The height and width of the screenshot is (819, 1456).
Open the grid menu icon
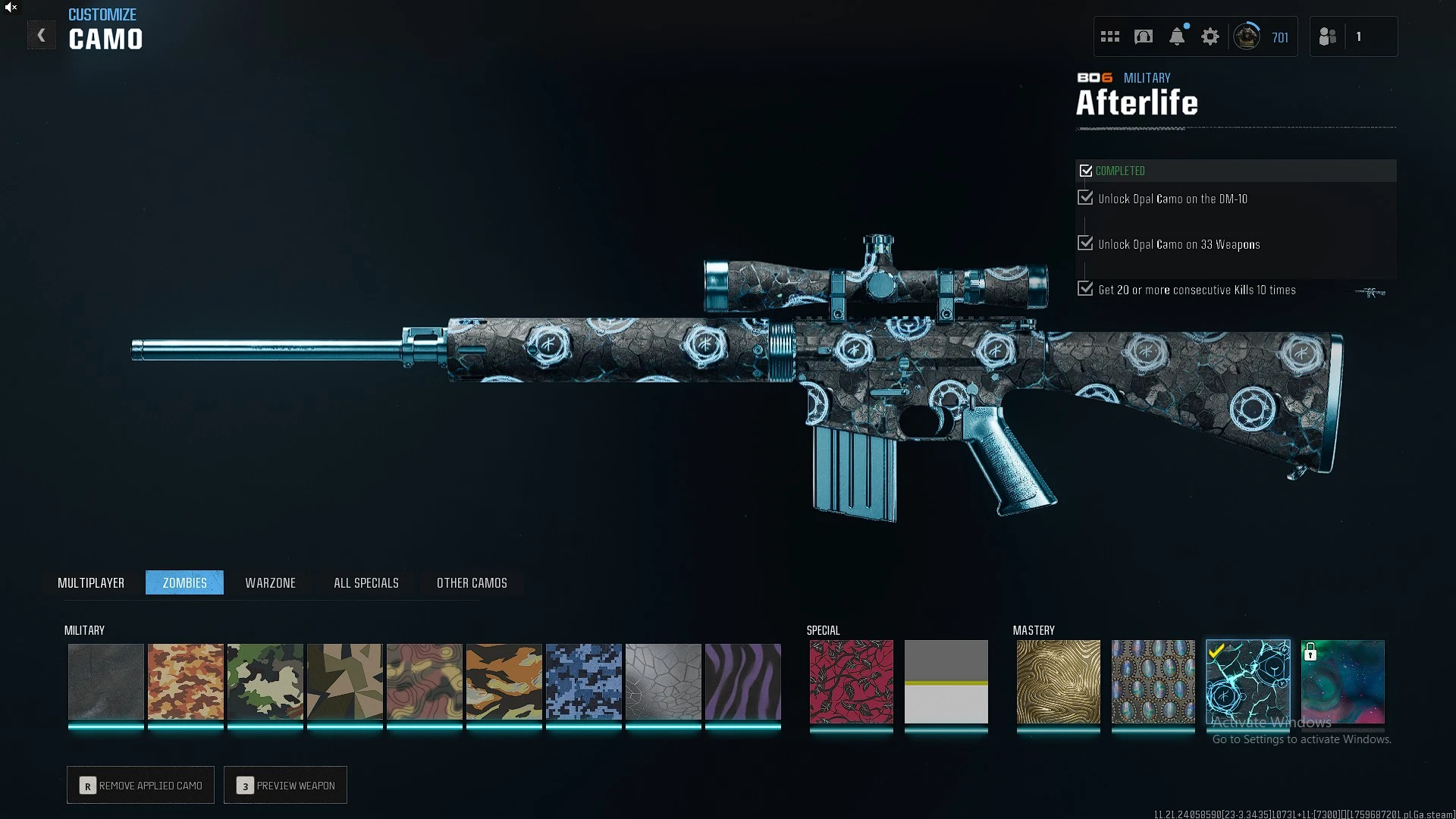pyautogui.click(x=1110, y=36)
